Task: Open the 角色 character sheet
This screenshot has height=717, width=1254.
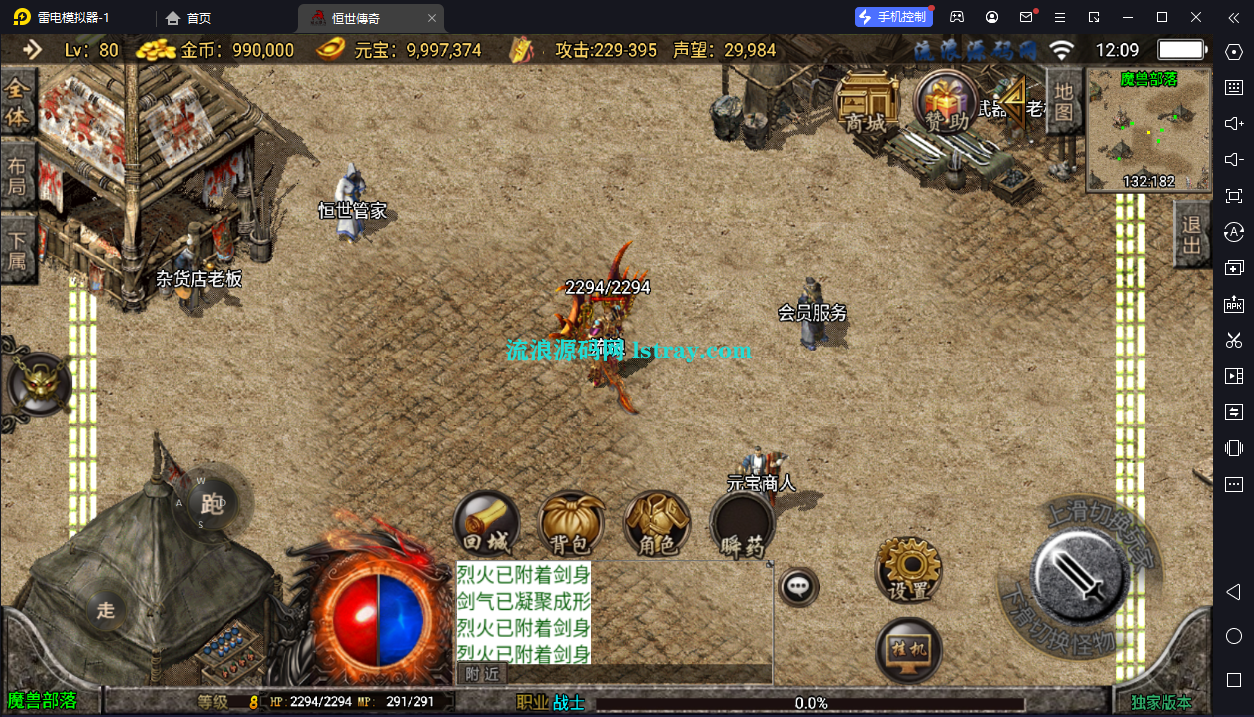Action: (657, 523)
